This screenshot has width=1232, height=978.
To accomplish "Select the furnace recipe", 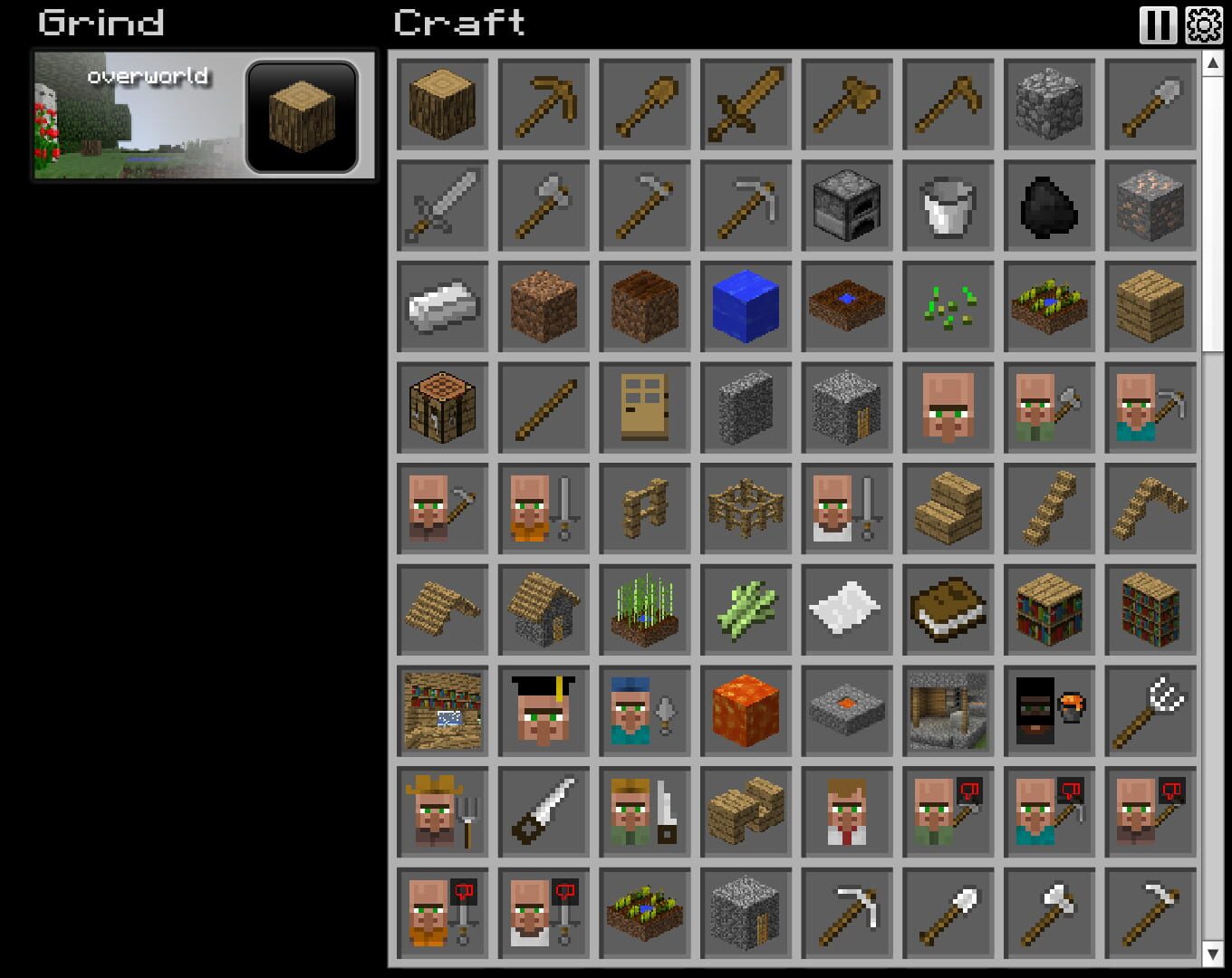I will (x=847, y=206).
